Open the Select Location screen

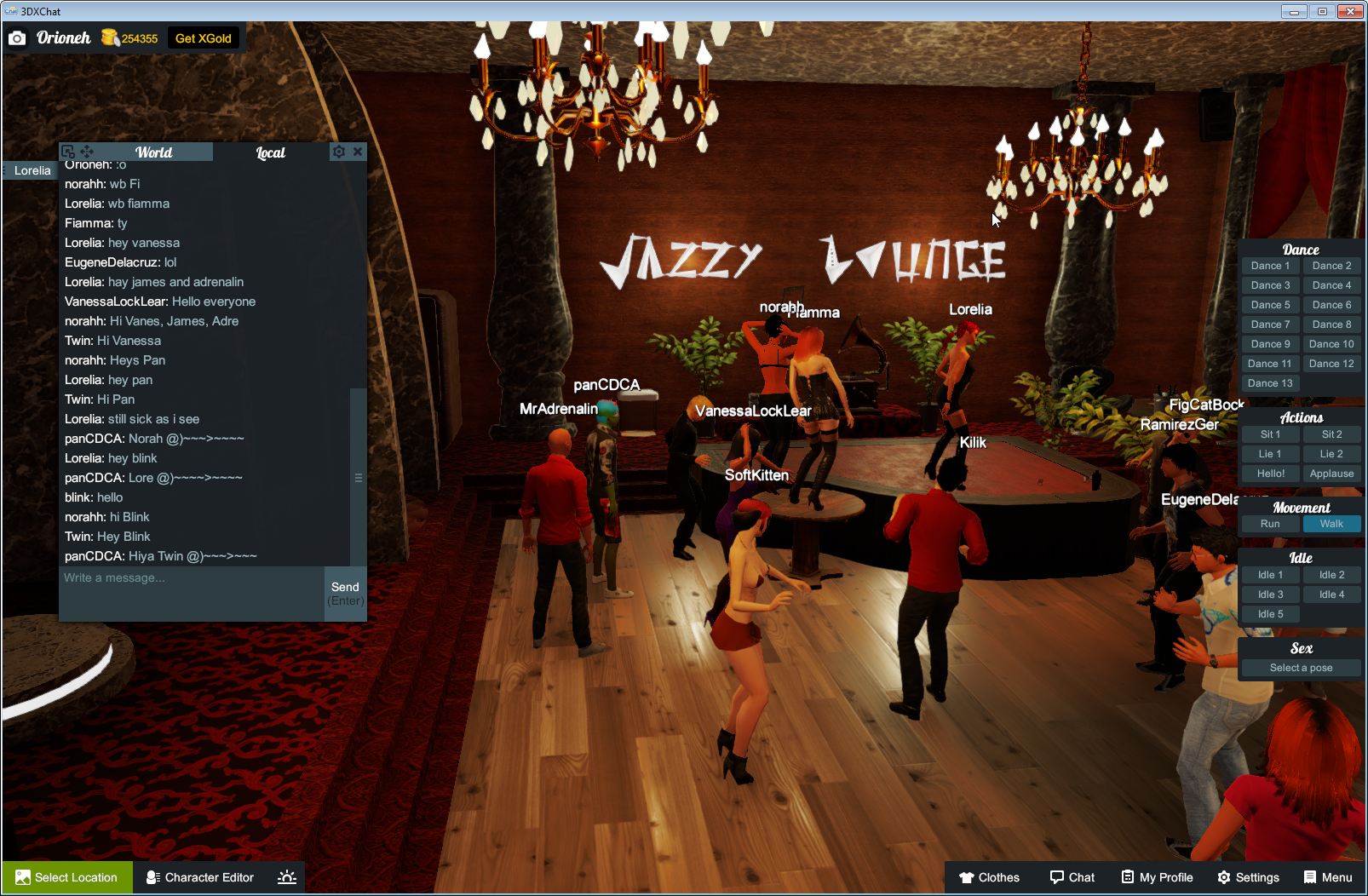(66, 877)
